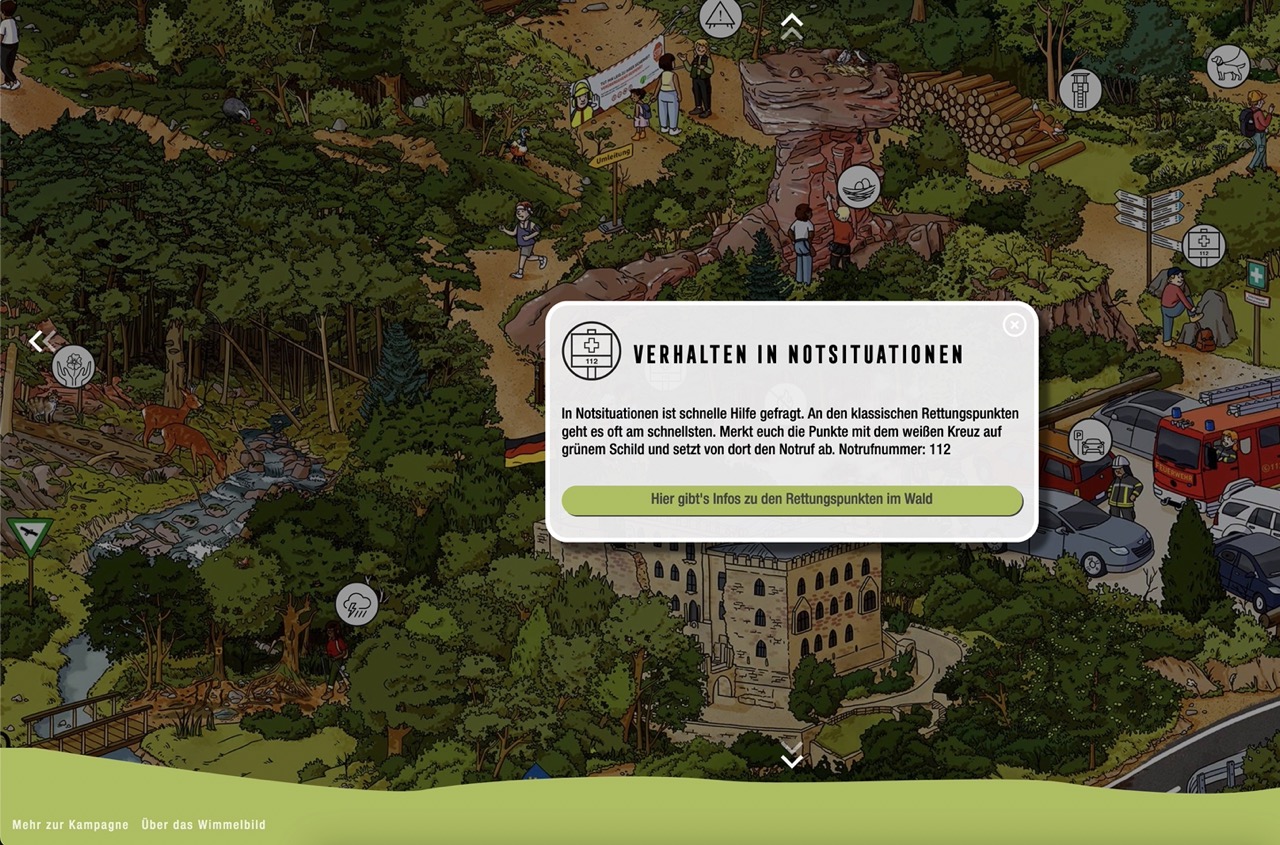Select the dog hotspot icon
1280x845 pixels.
click(x=1227, y=67)
